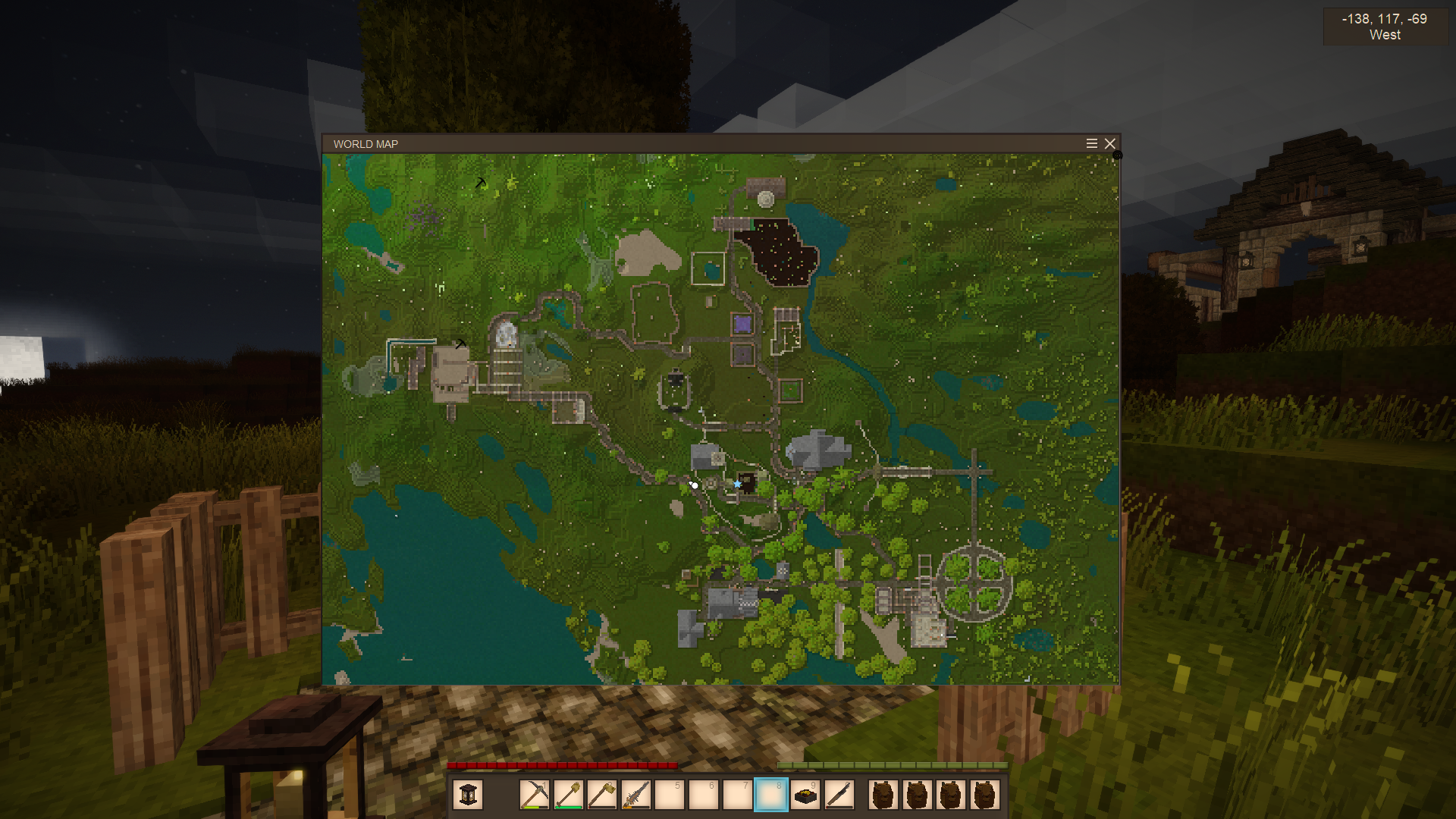Select the pickaxe hotbar slot
The image size is (1456, 819).
point(535,795)
